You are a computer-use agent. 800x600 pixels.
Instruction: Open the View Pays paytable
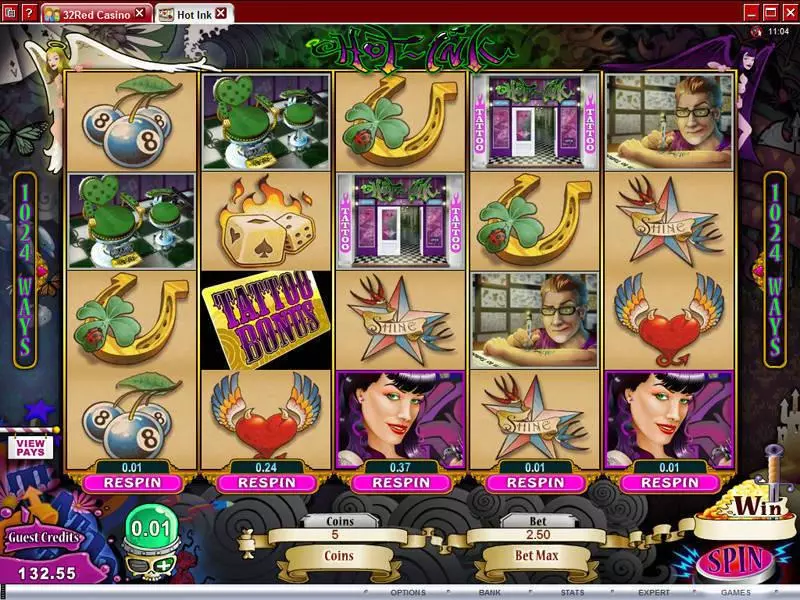(x=30, y=447)
